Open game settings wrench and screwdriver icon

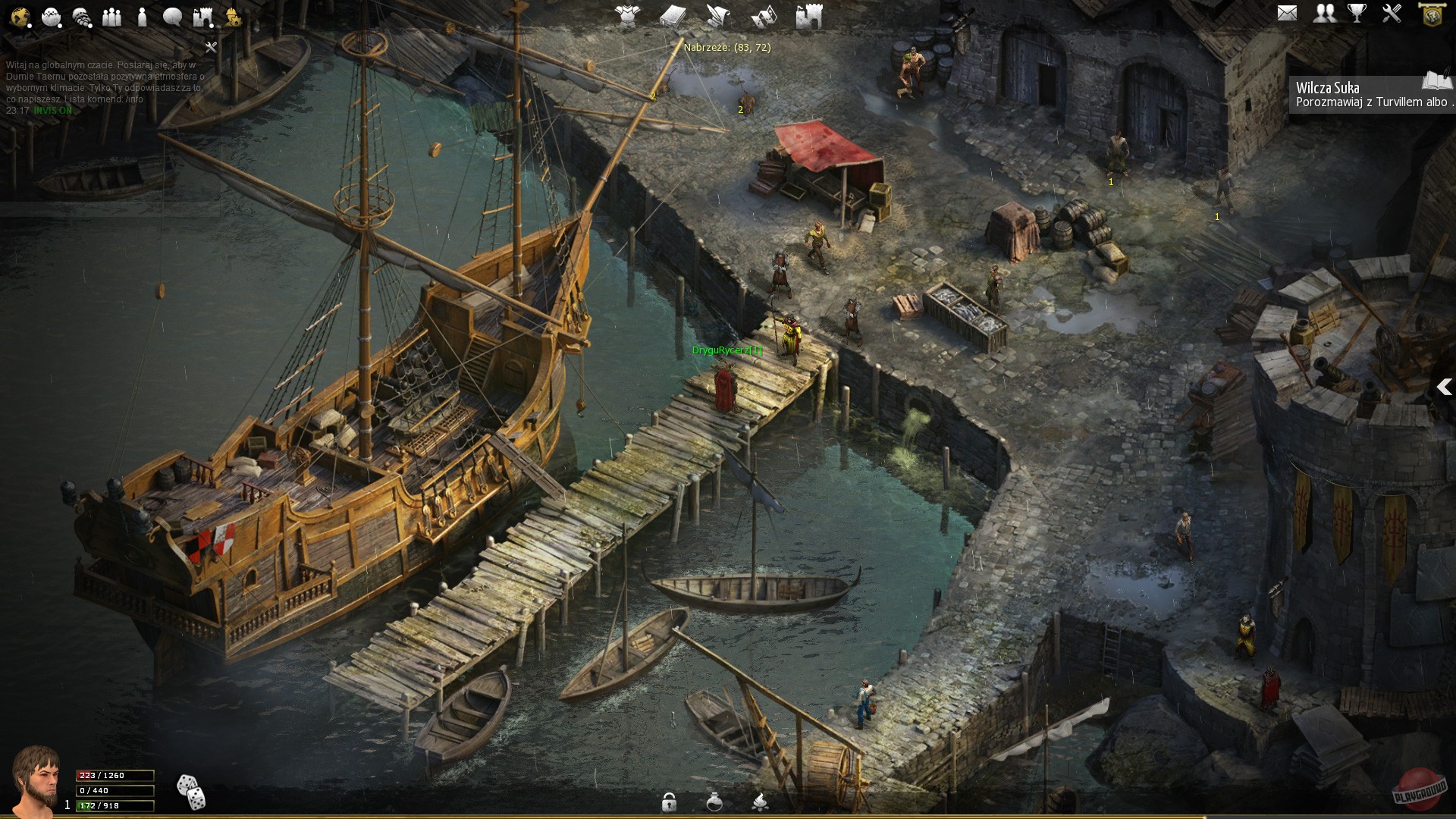coord(1392,13)
